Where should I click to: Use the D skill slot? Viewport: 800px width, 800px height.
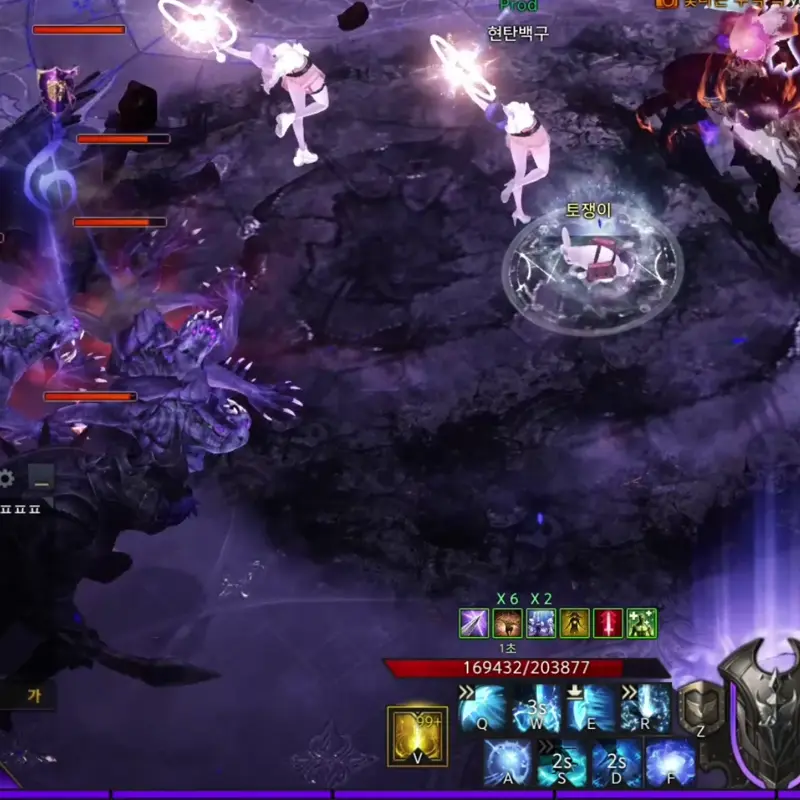tap(617, 763)
